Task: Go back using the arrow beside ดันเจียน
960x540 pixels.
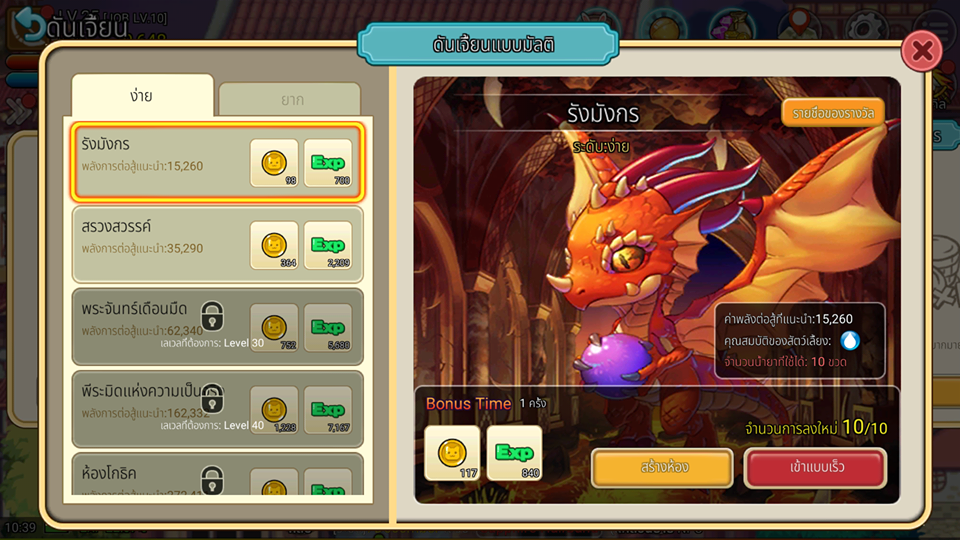Action: click(x=29, y=25)
